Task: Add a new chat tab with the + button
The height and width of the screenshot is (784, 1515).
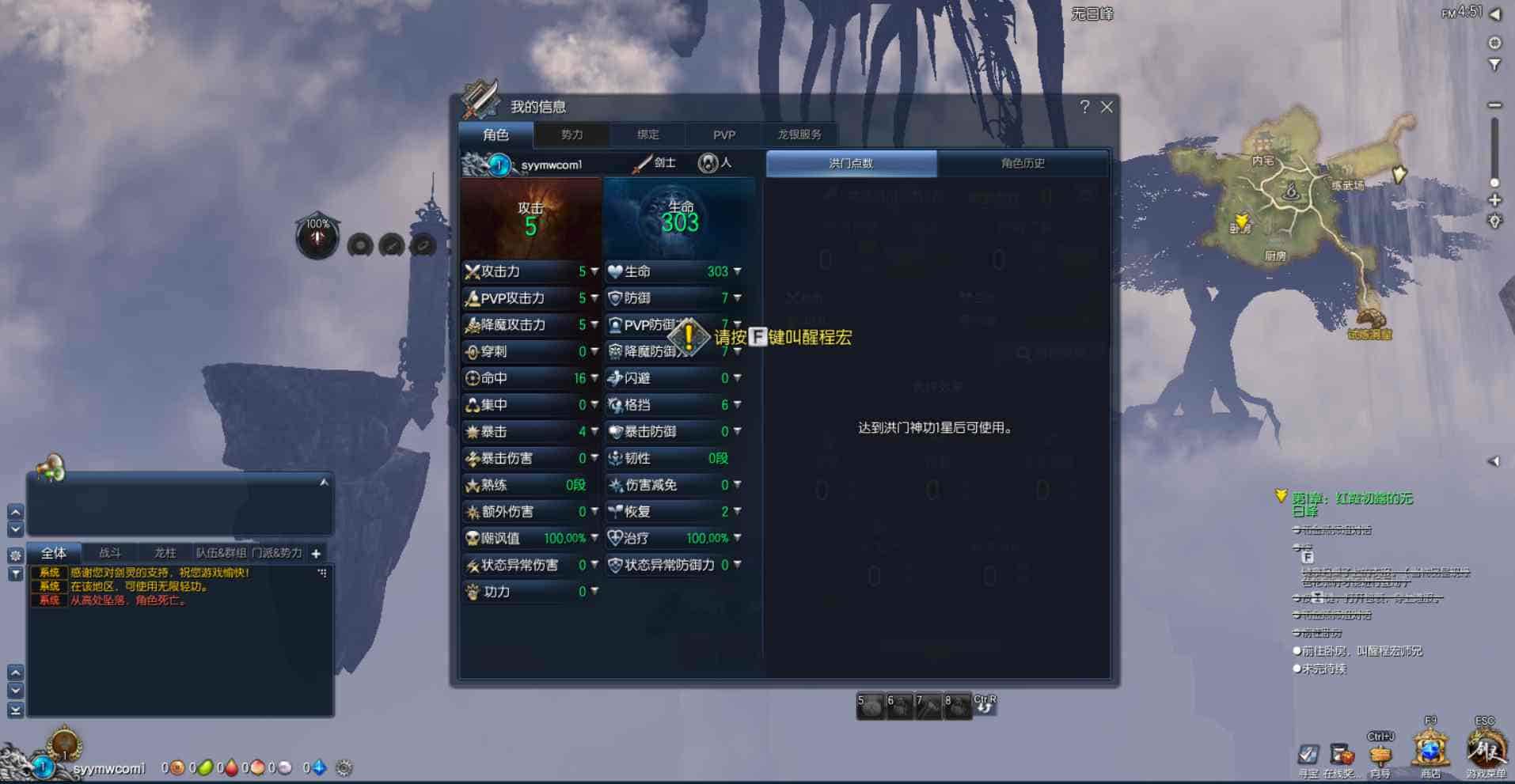Action: tap(315, 553)
